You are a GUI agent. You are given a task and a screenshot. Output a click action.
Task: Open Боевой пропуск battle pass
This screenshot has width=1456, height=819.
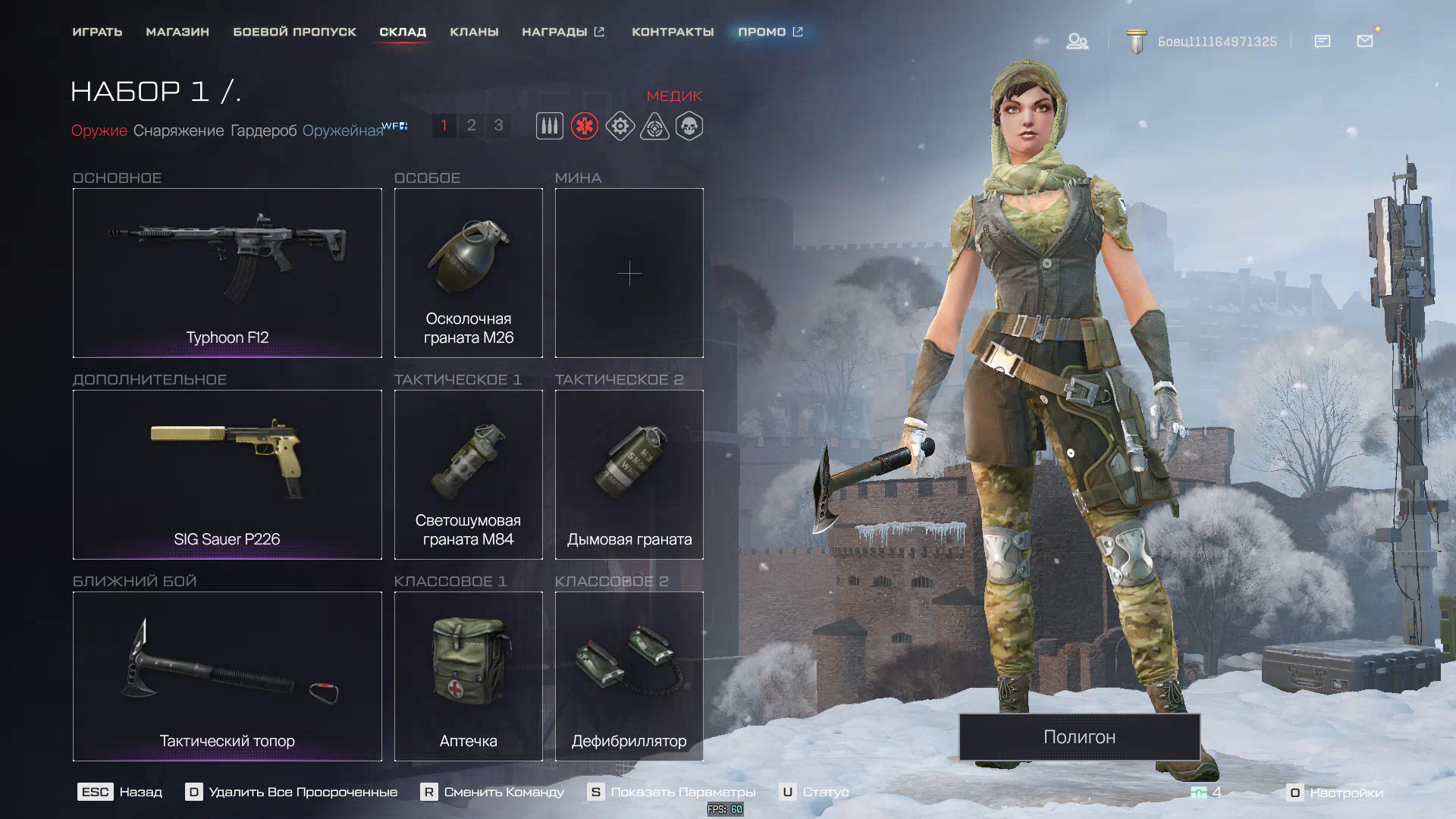(x=294, y=32)
